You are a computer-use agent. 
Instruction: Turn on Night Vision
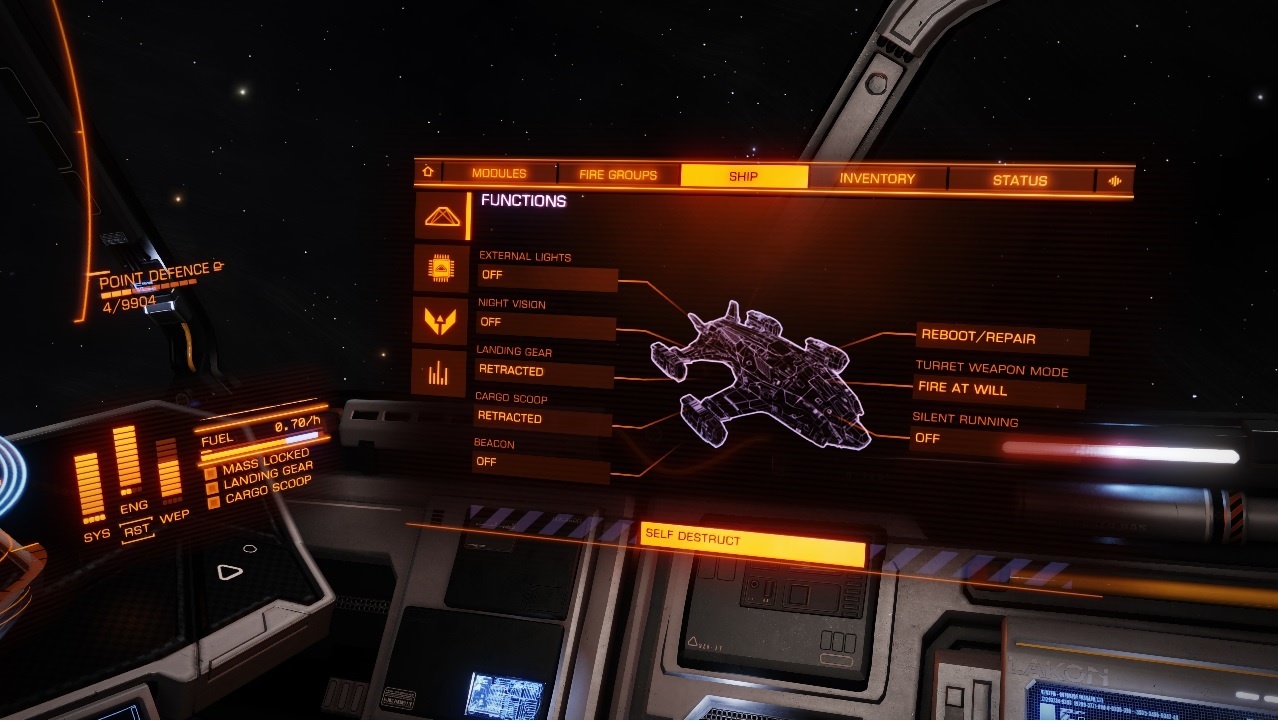coord(546,324)
